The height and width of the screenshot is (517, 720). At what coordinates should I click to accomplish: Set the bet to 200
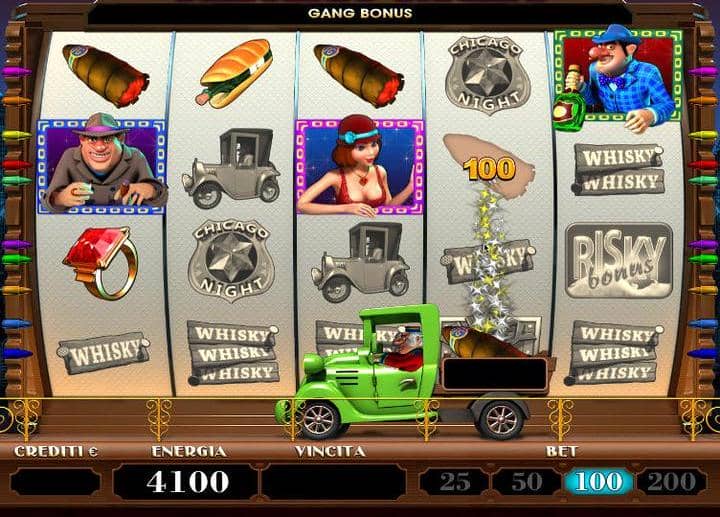670,482
